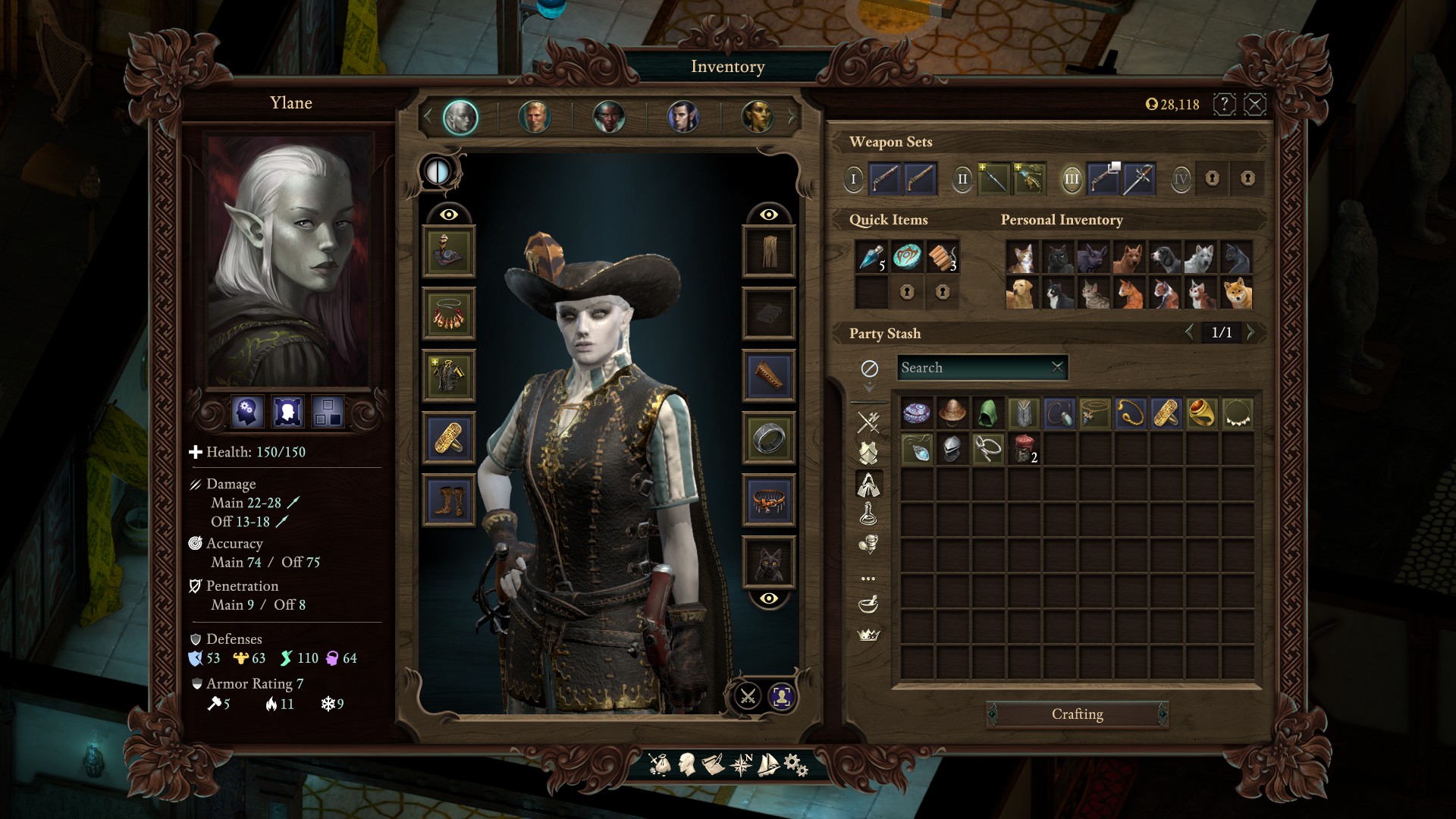Select the gold ruby ring in stash
Screen dimensions: 1456x819
1201,413
